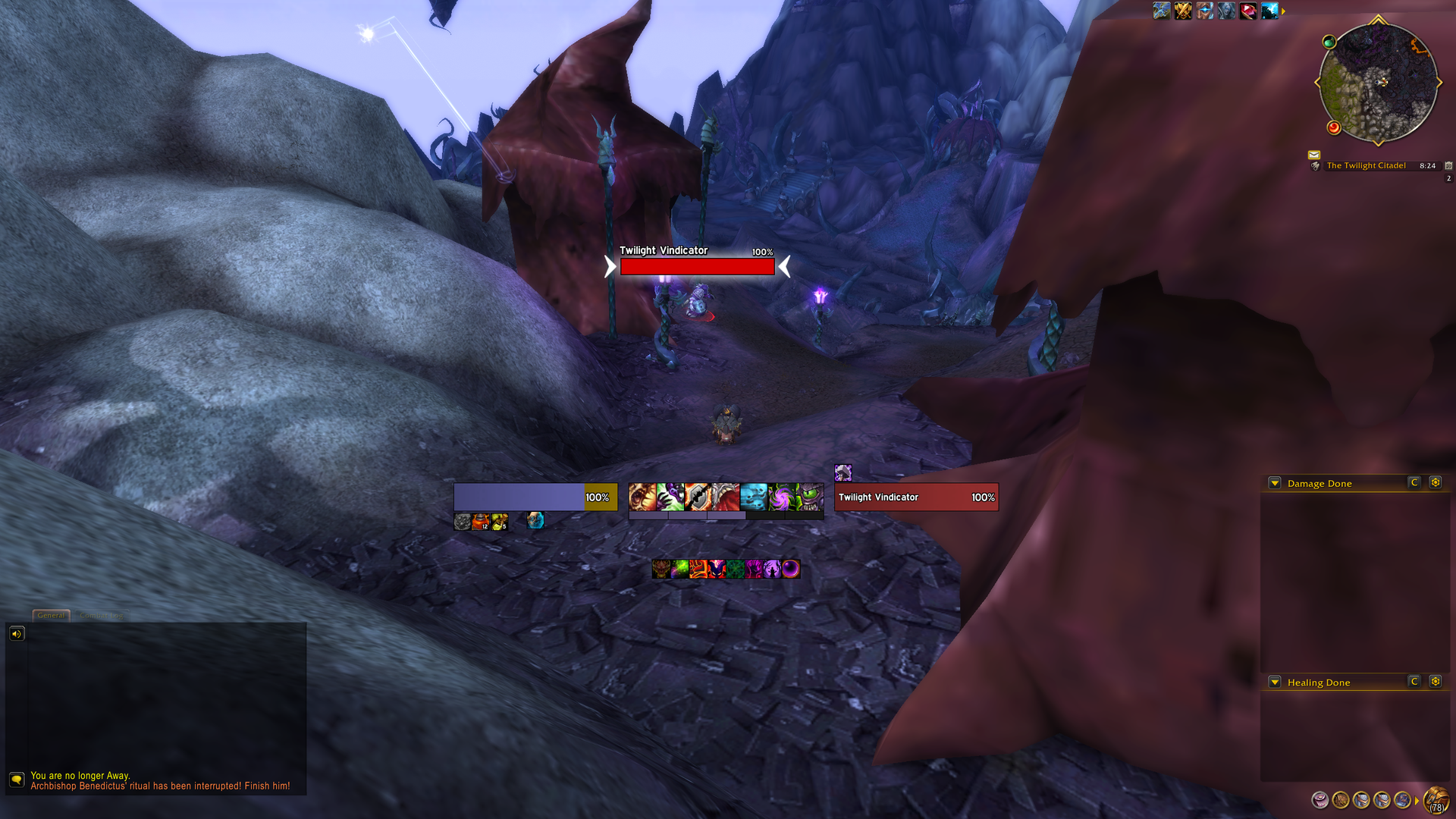The width and height of the screenshot is (1456, 819).
Task: Click the red swirl minimap button
Action: (x=1334, y=127)
